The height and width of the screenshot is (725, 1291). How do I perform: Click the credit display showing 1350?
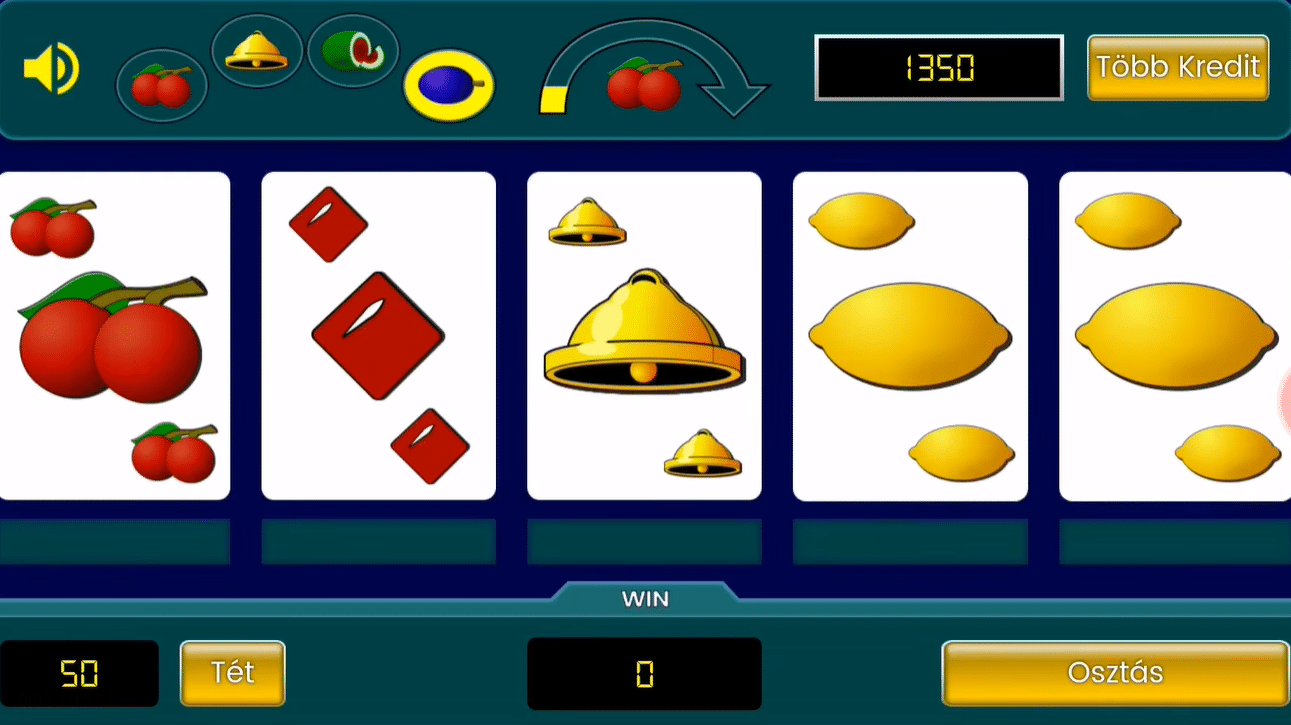click(938, 67)
